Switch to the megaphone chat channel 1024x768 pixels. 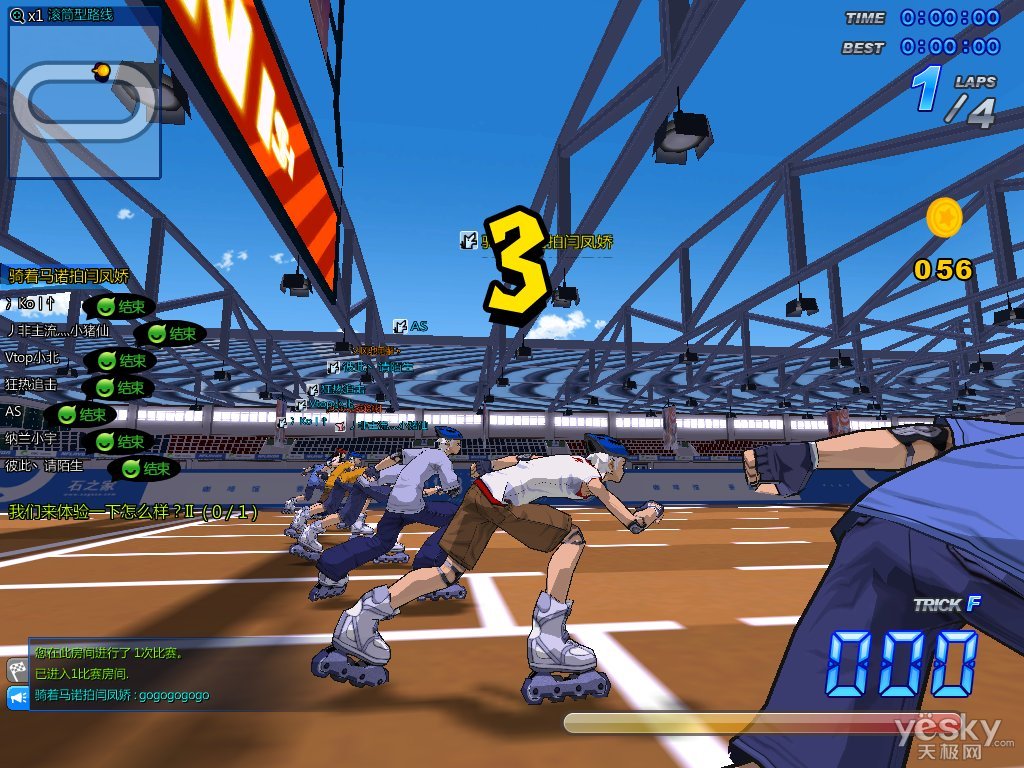pos(17,697)
